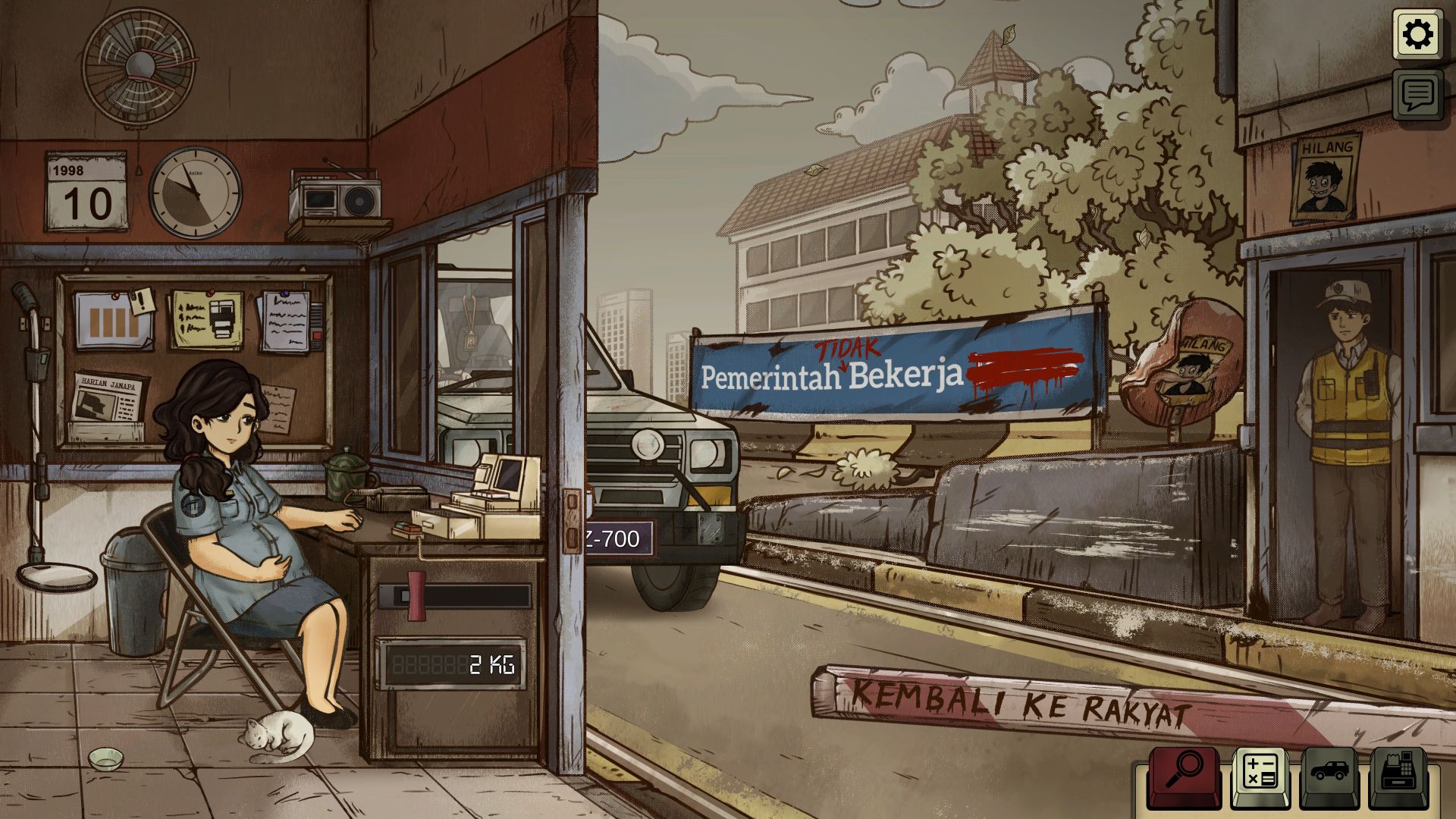
Task: Activate the cash register key
Action: [1399, 773]
